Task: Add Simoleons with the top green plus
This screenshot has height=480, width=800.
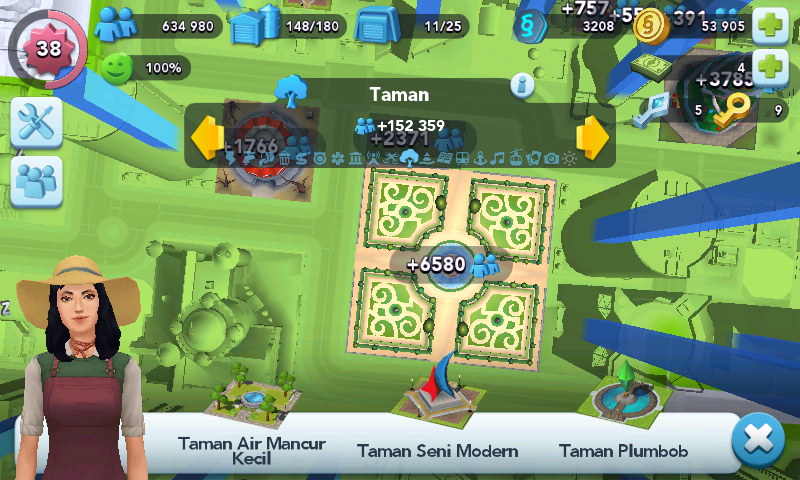Action: coord(770,26)
